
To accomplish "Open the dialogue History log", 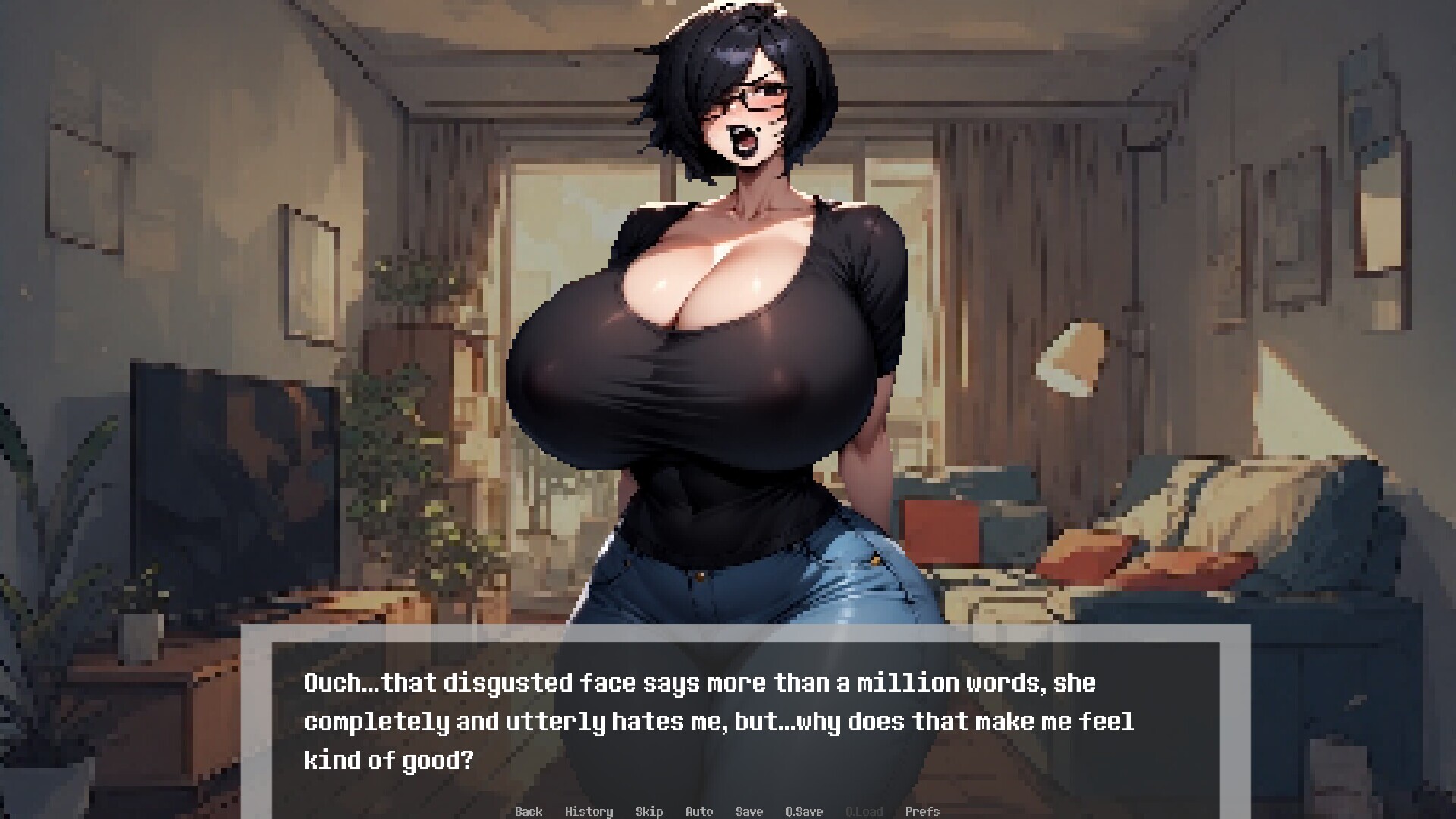I will tap(588, 811).
